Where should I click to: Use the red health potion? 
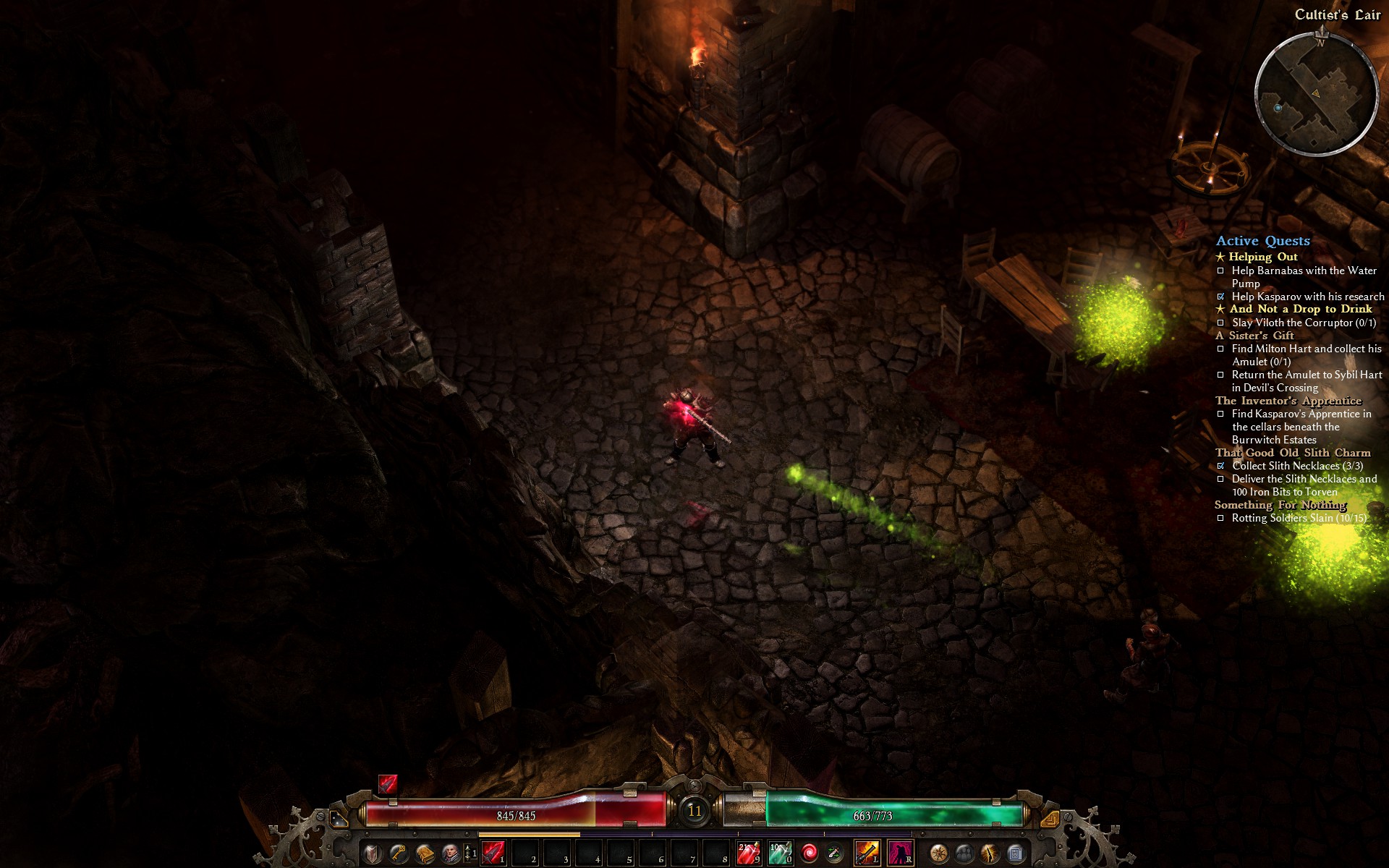747,854
